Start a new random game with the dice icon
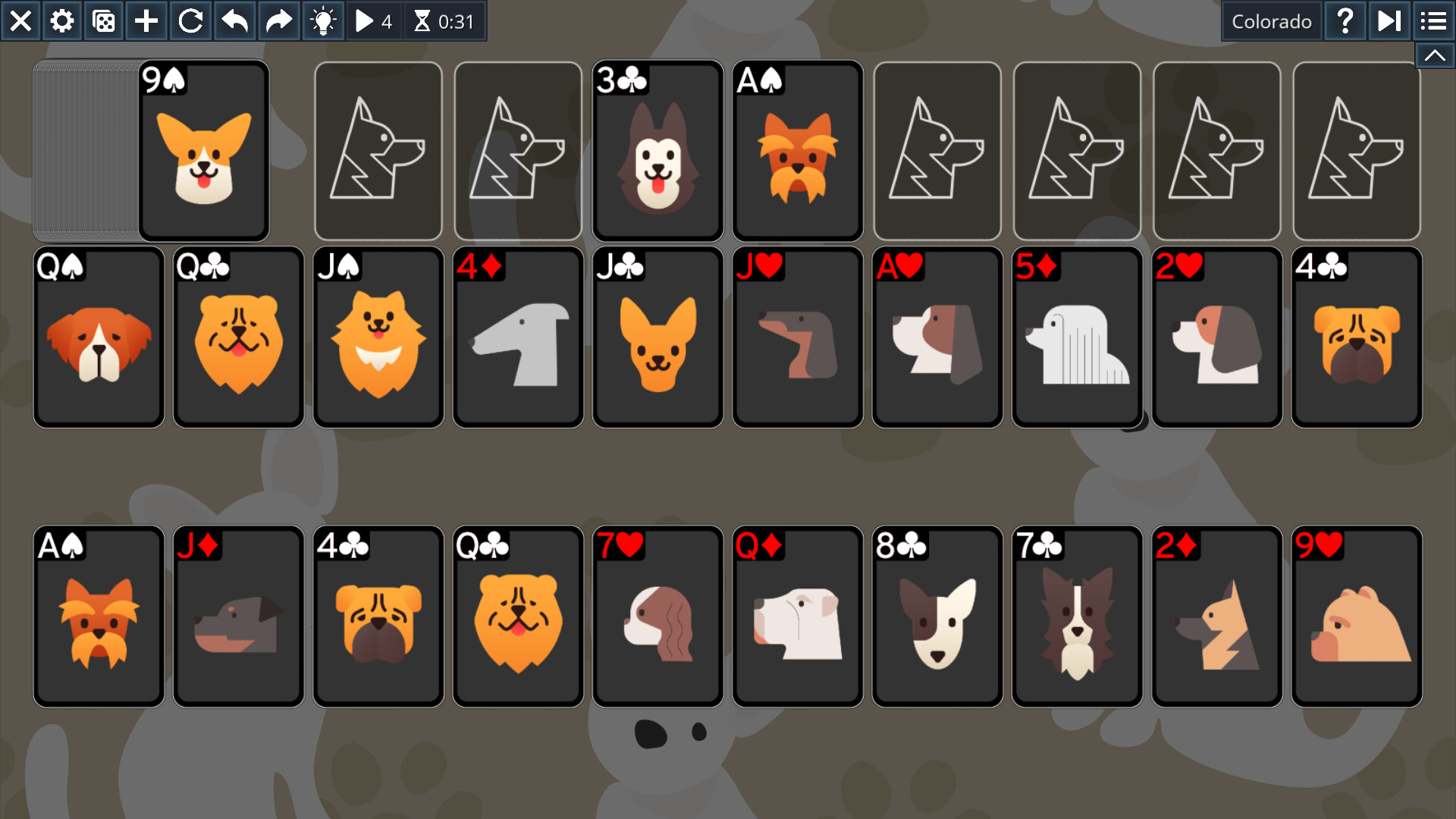 click(104, 20)
